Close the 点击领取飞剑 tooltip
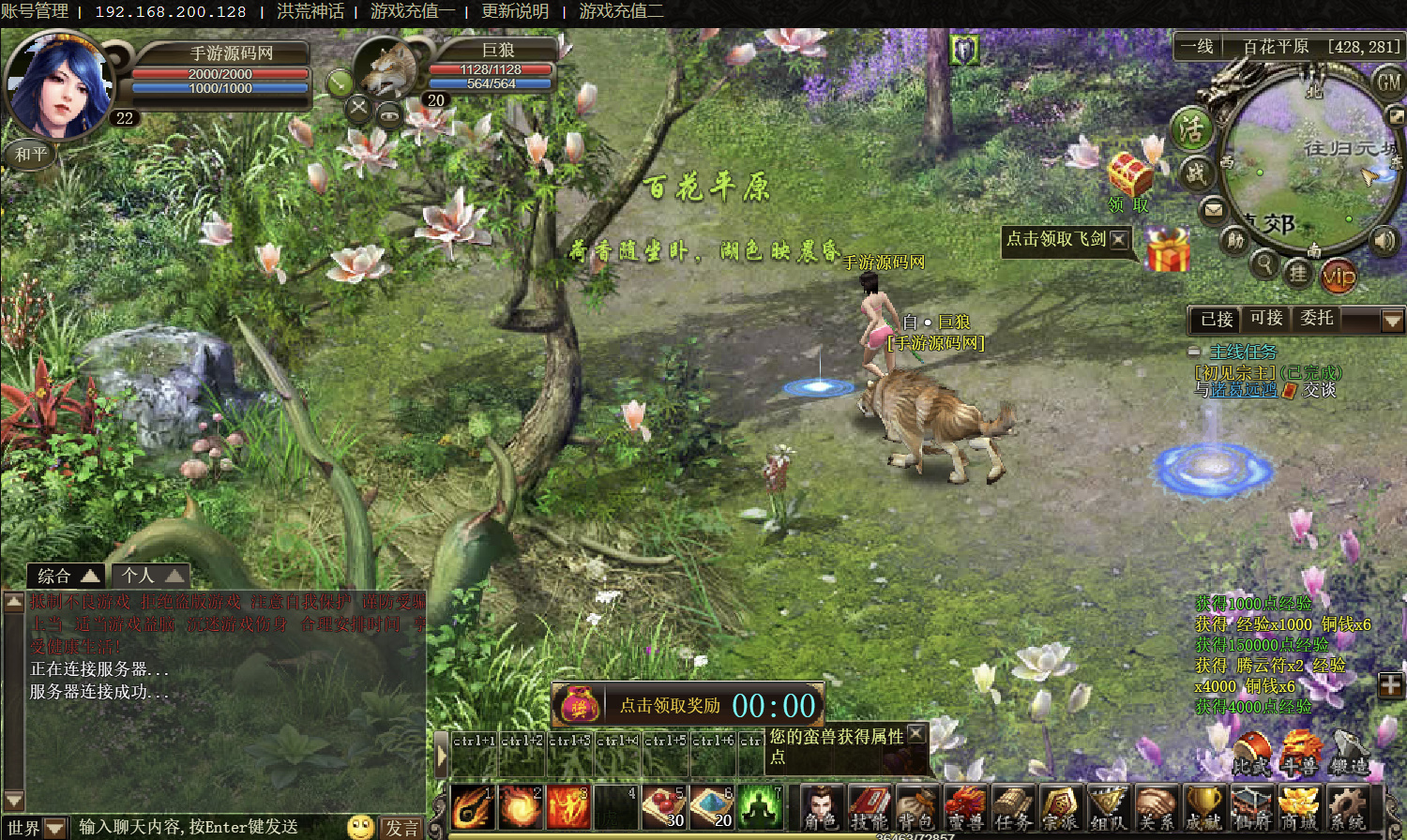The image size is (1407, 840). tap(1118, 239)
